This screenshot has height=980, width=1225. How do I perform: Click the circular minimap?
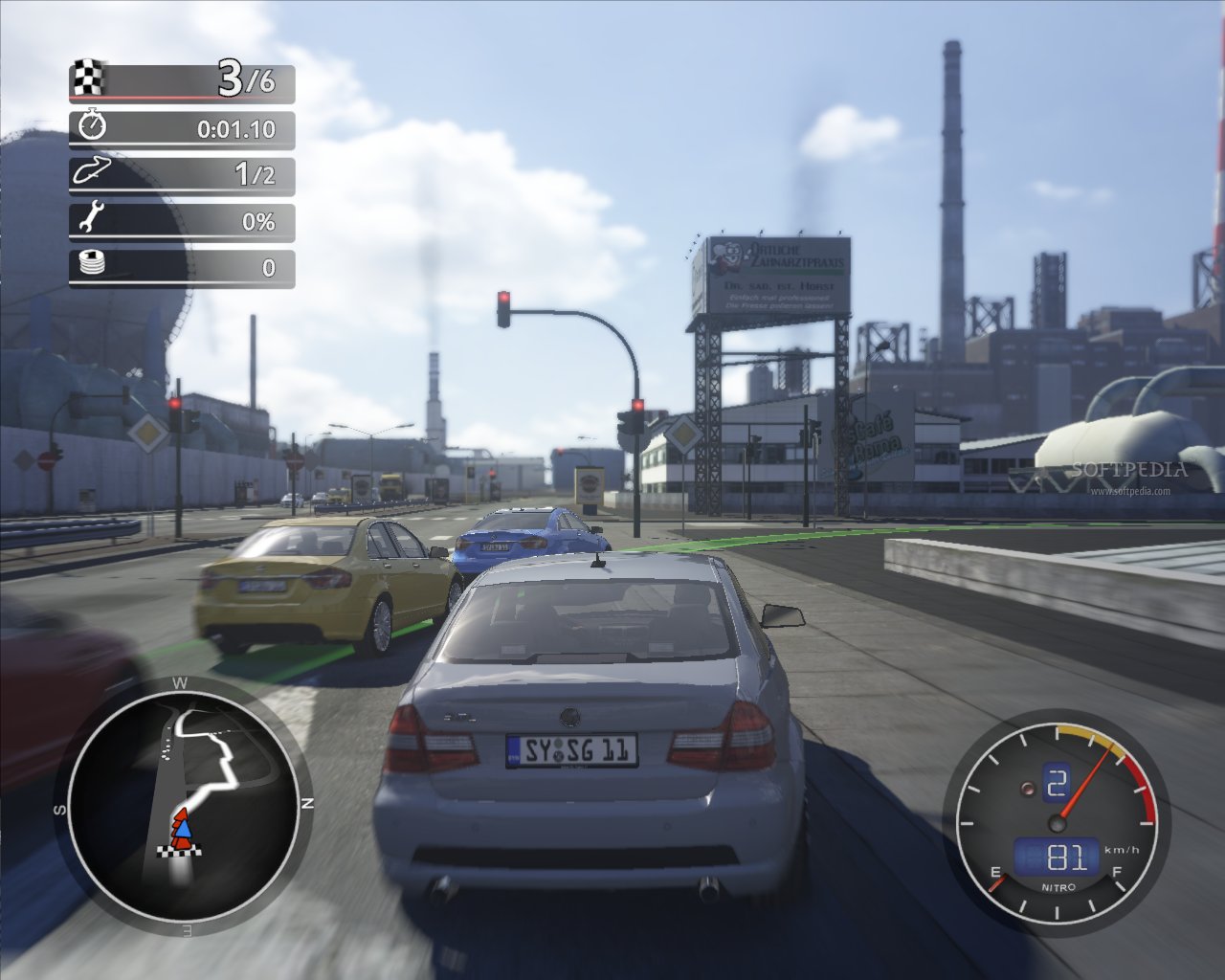point(182,802)
